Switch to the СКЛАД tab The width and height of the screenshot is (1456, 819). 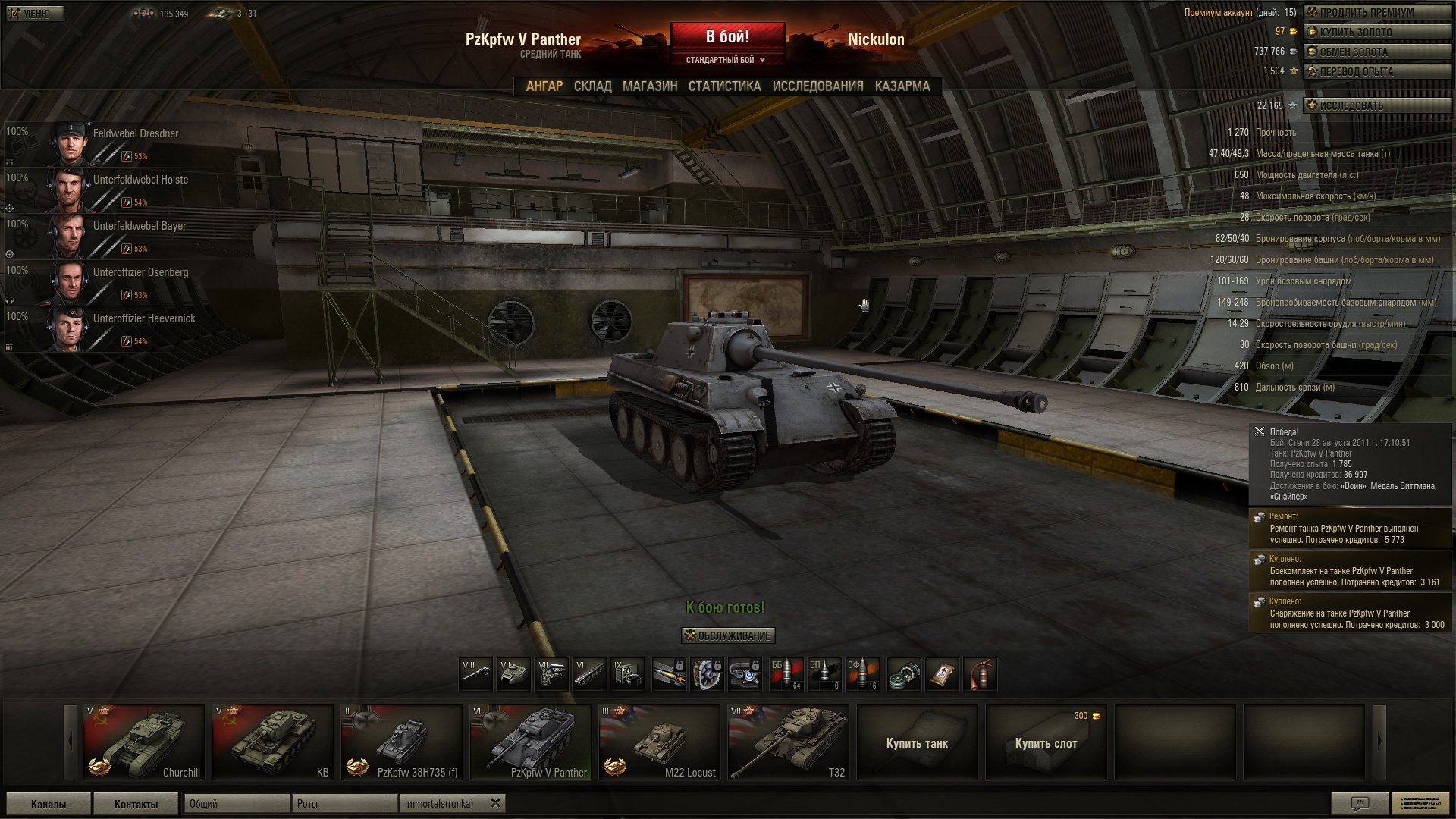592,86
